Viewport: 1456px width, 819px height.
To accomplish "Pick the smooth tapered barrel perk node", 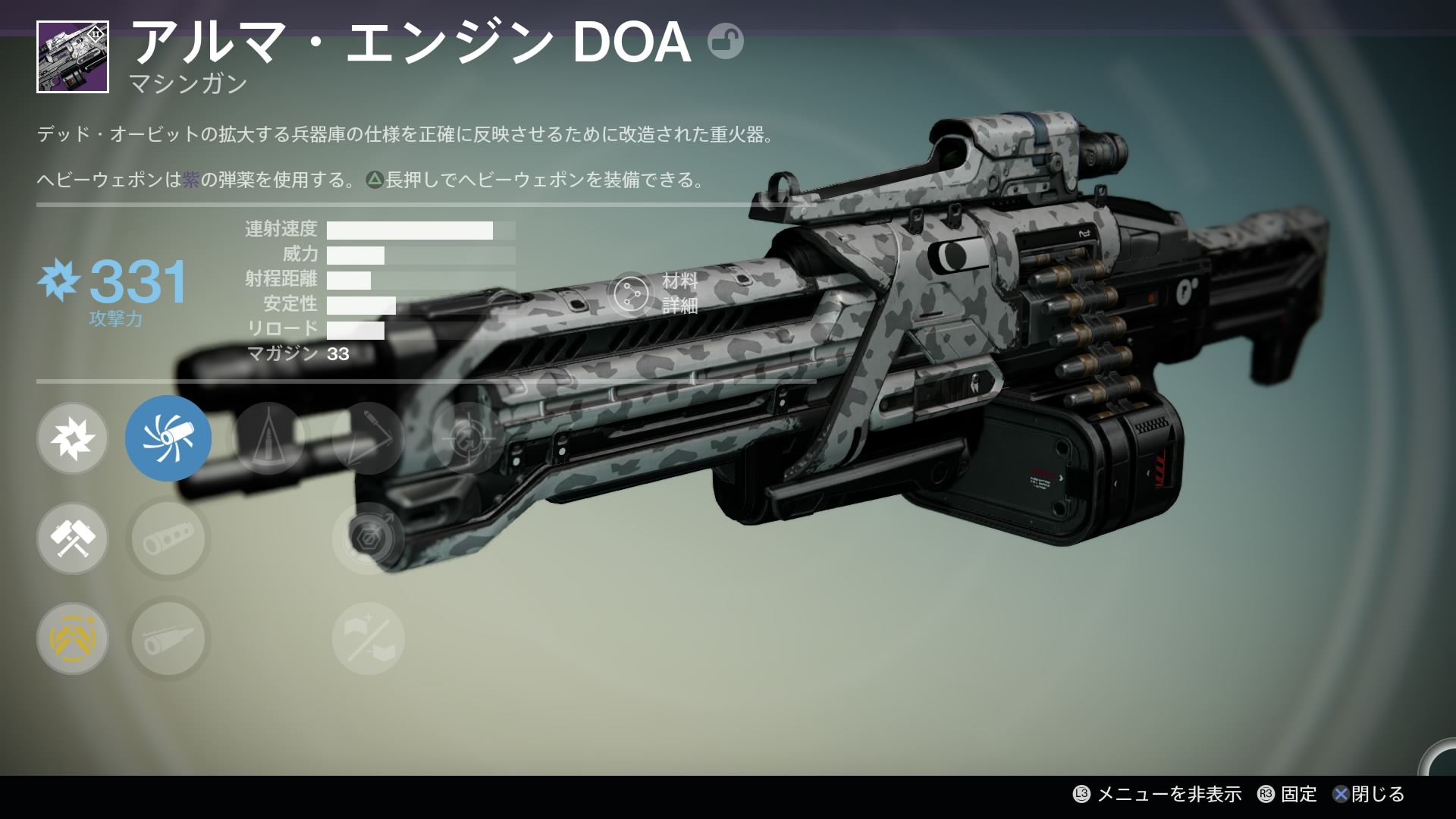I will point(168,639).
